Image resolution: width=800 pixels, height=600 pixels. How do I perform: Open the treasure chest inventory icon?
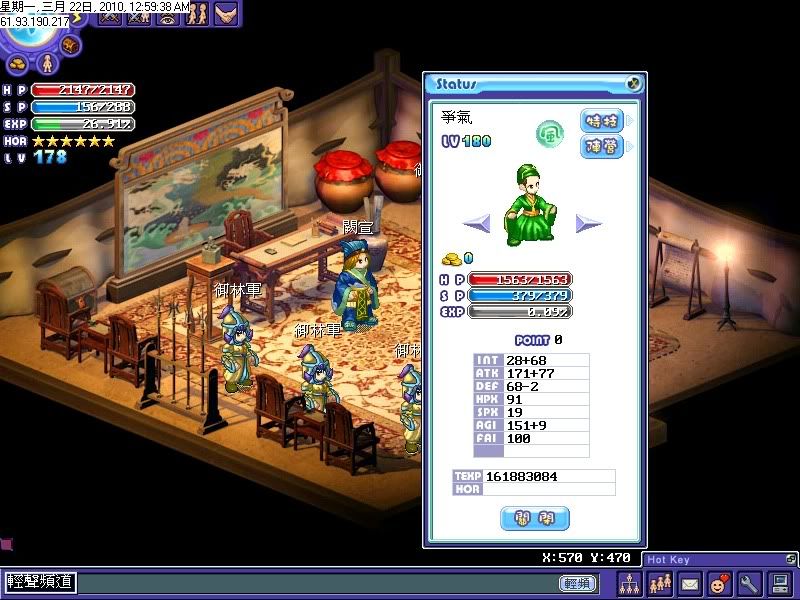click(x=70, y=45)
